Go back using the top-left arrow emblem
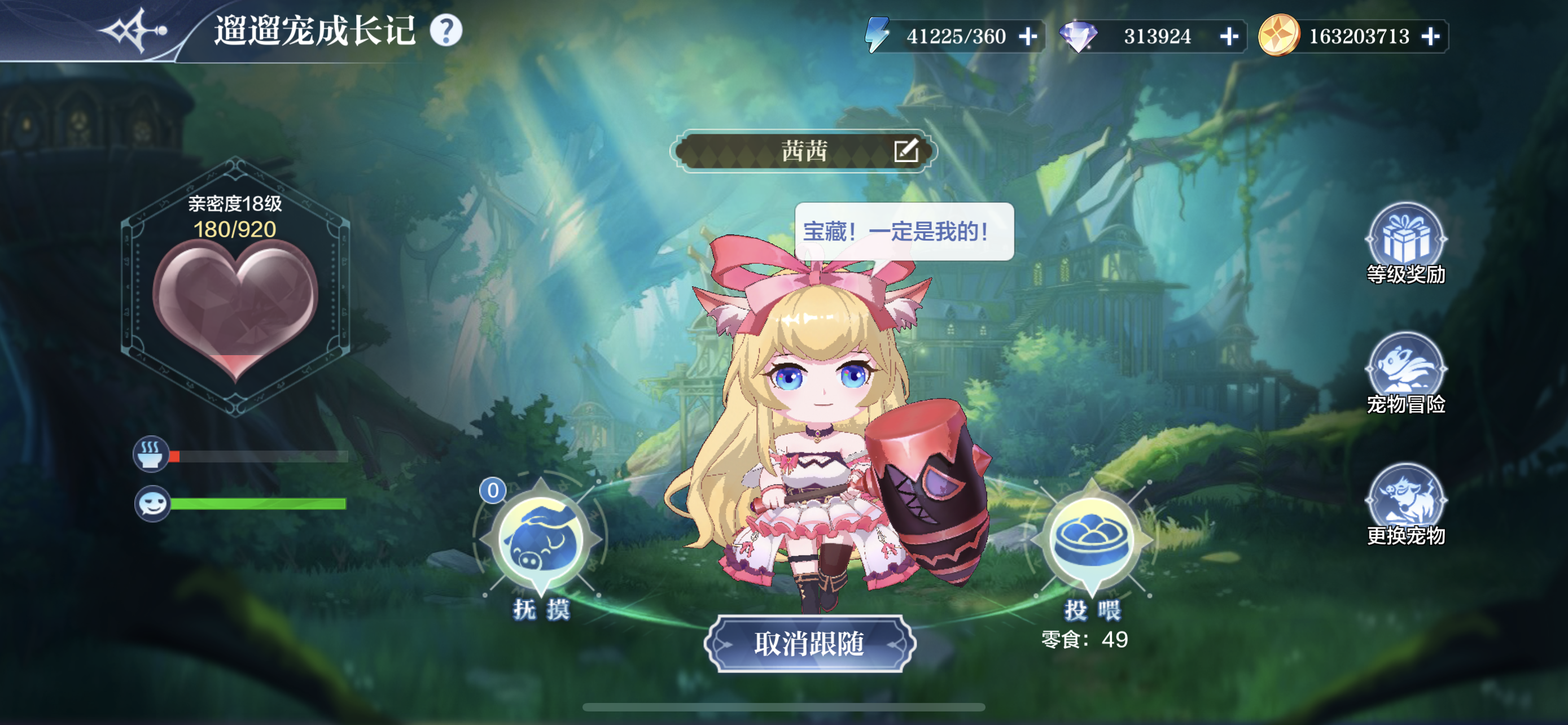Screen dimensions: 1568x725 tap(135, 30)
